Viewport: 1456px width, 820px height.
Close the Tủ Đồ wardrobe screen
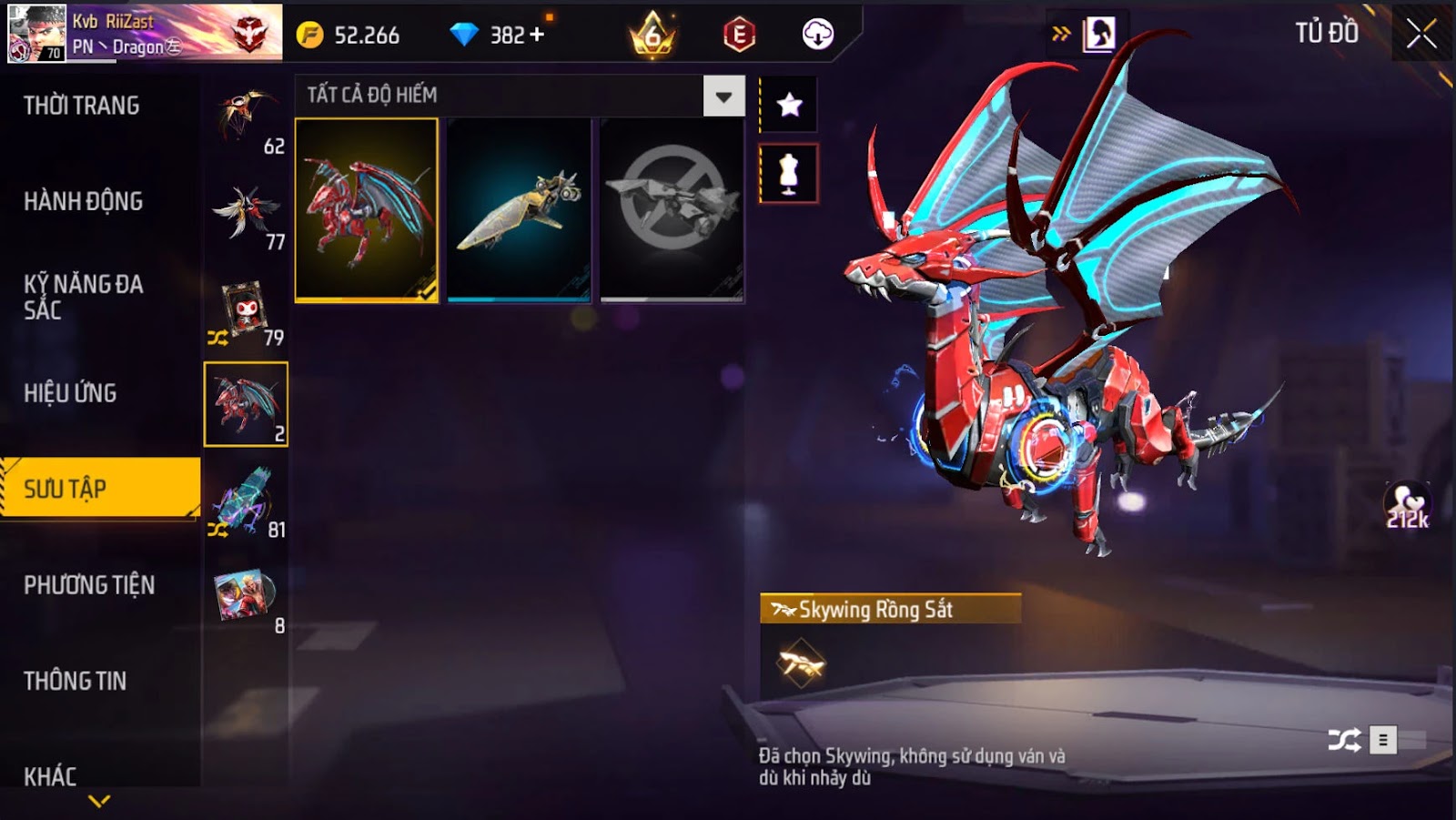1421,35
